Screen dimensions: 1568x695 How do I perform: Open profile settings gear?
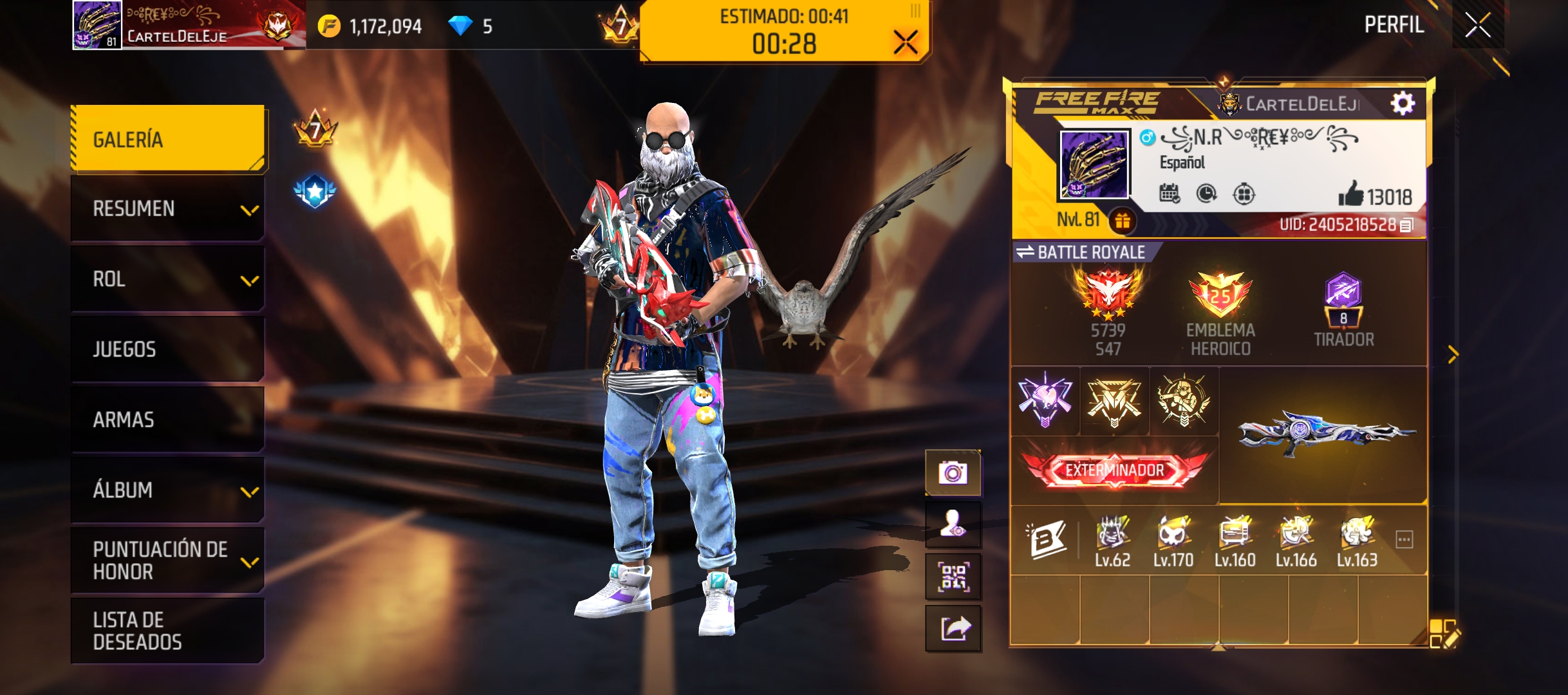click(1403, 103)
